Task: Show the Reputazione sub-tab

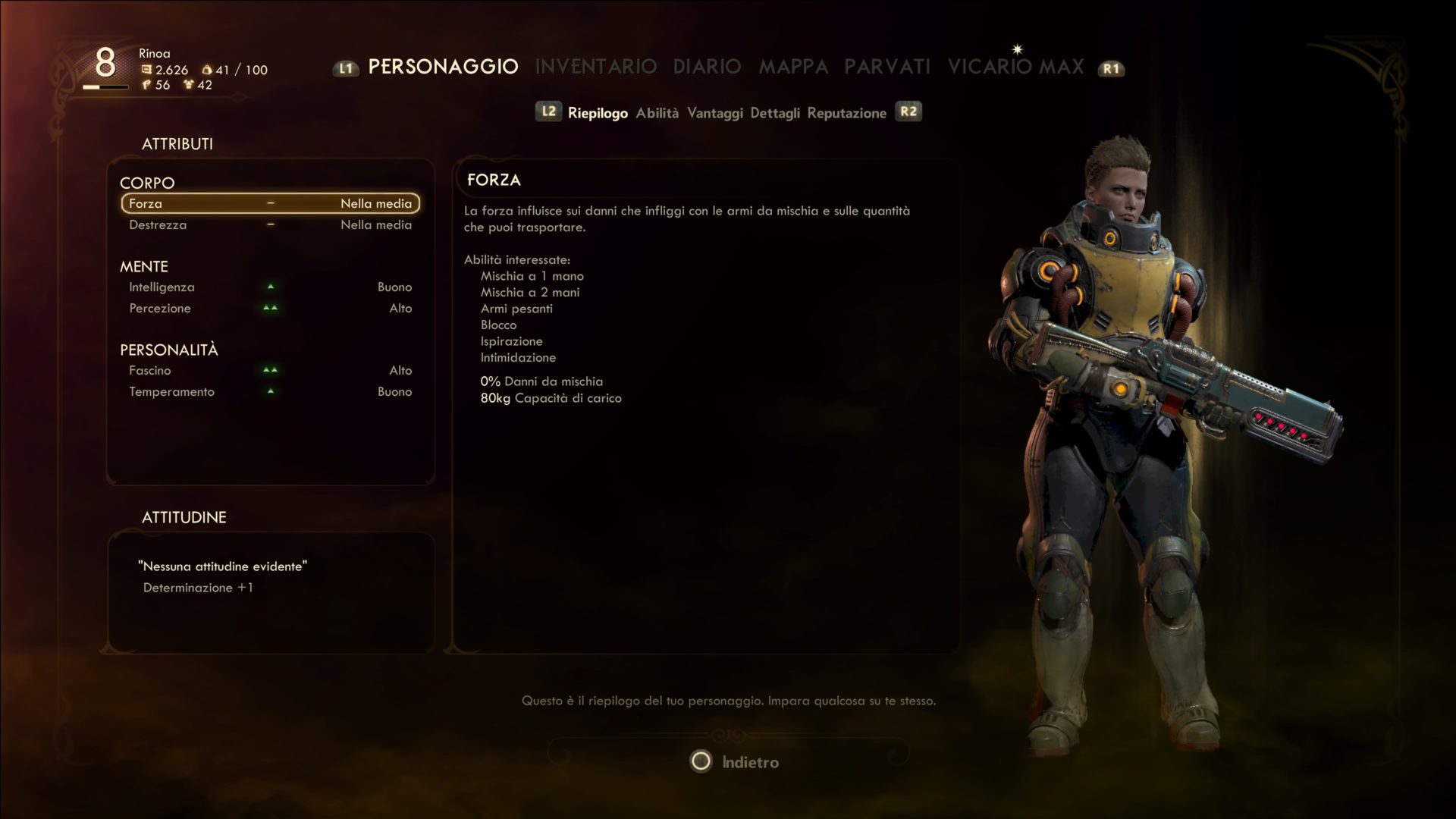Action: click(846, 113)
